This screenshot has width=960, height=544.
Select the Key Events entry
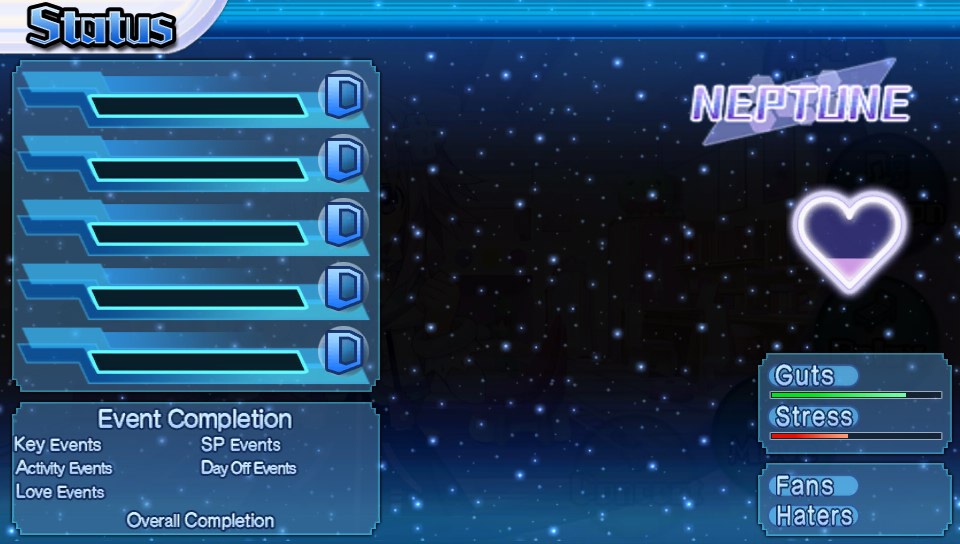coord(58,445)
